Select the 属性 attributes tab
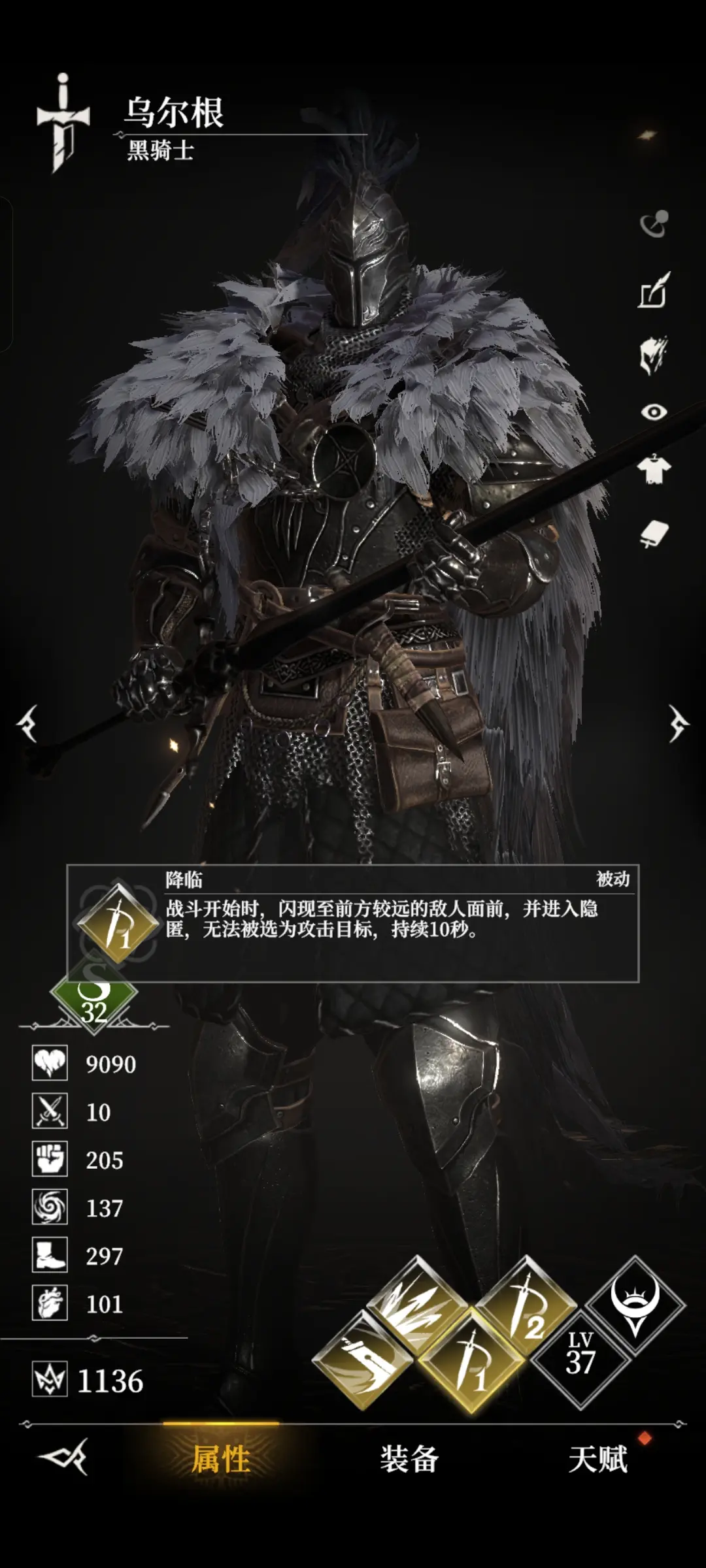This screenshot has width=706, height=1568. [x=221, y=1459]
